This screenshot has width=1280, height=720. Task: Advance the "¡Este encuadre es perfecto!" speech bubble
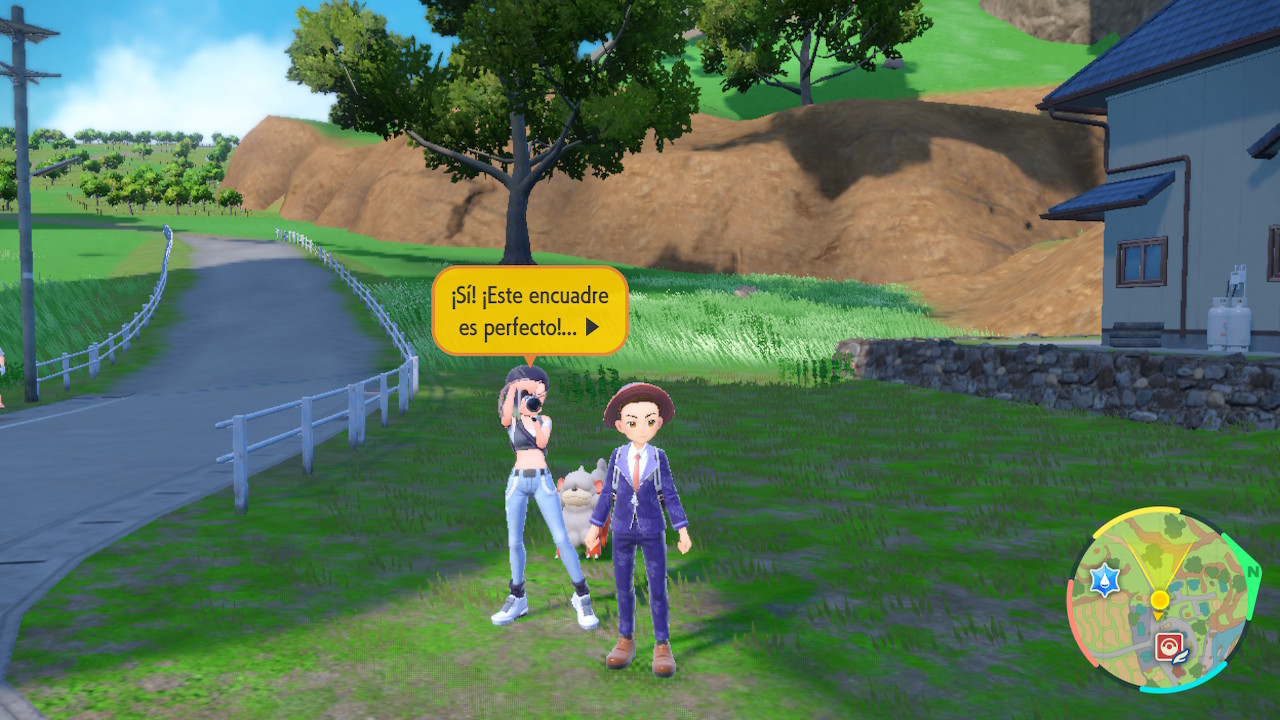pos(592,327)
